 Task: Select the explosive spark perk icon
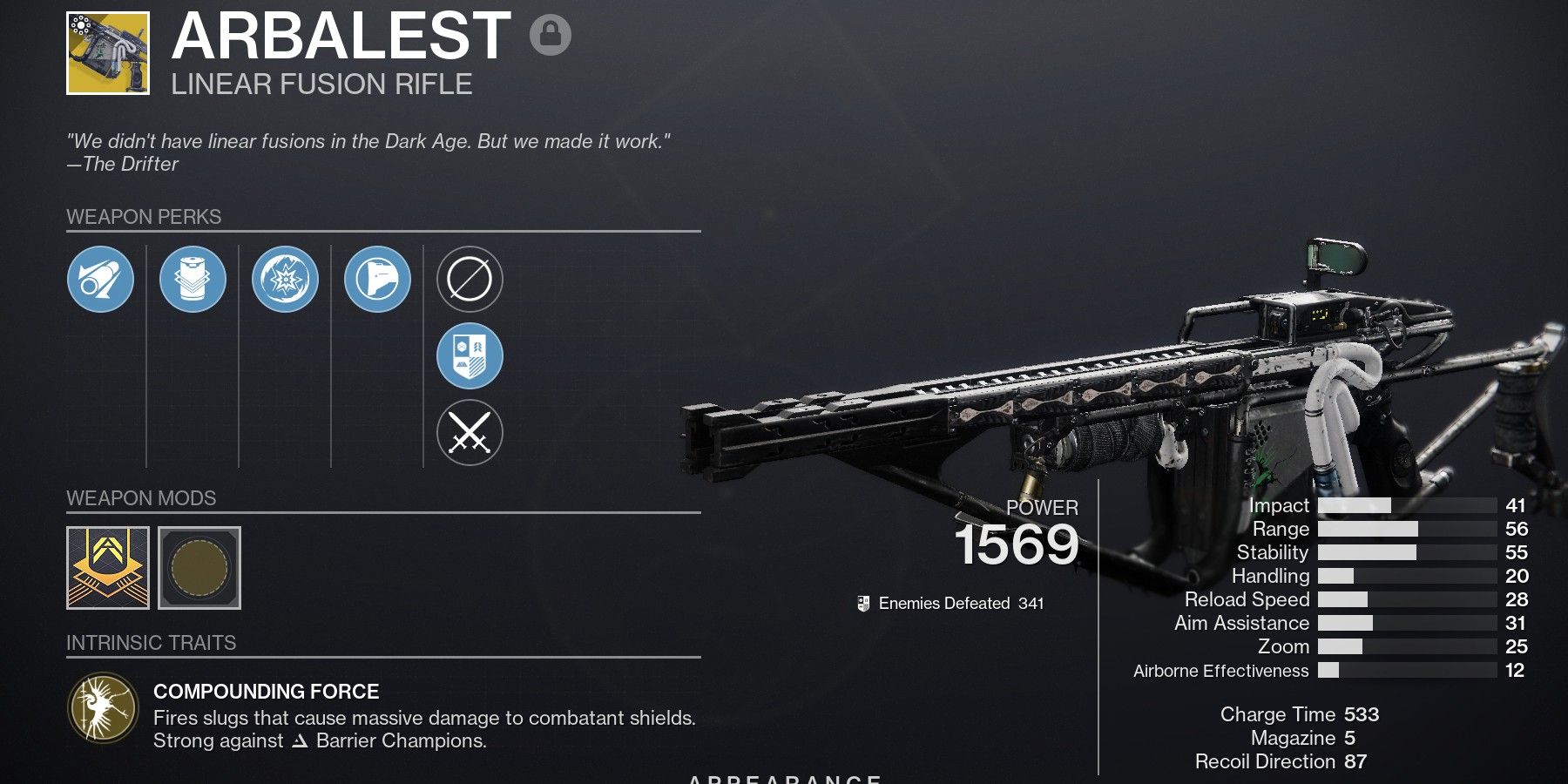287,280
